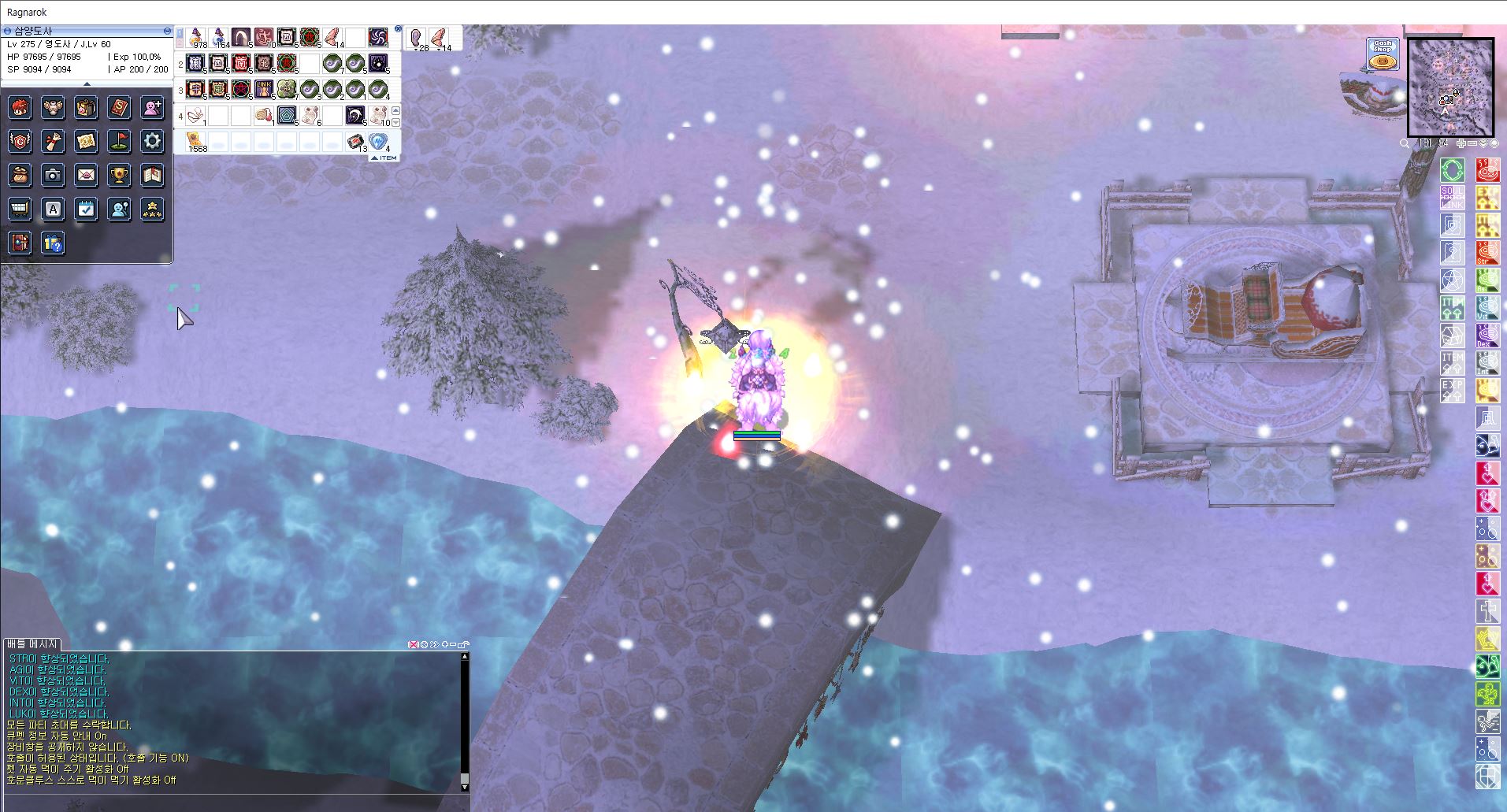Click the minimap

pos(1450,87)
